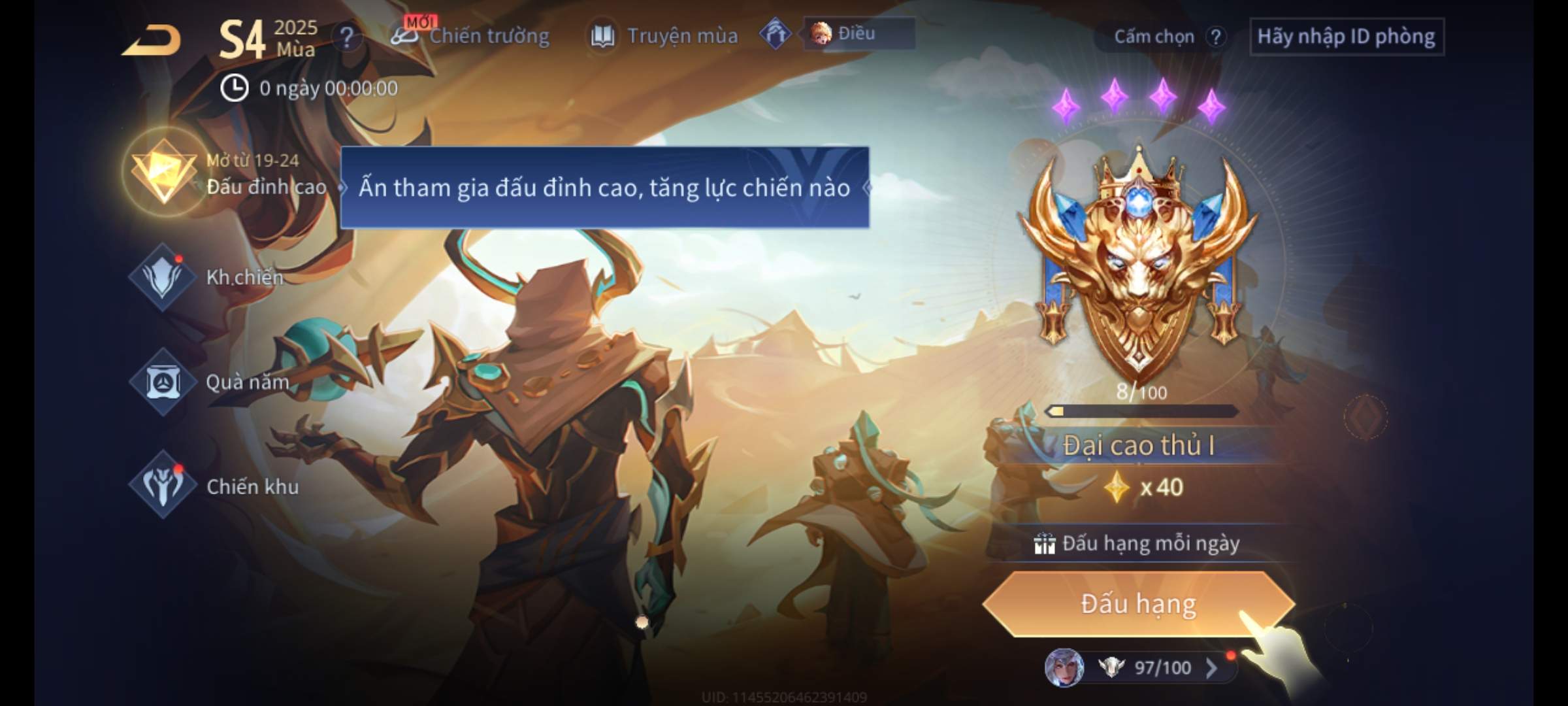View the Đại cao thủ I rank emblem

click(x=1138, y=261)
